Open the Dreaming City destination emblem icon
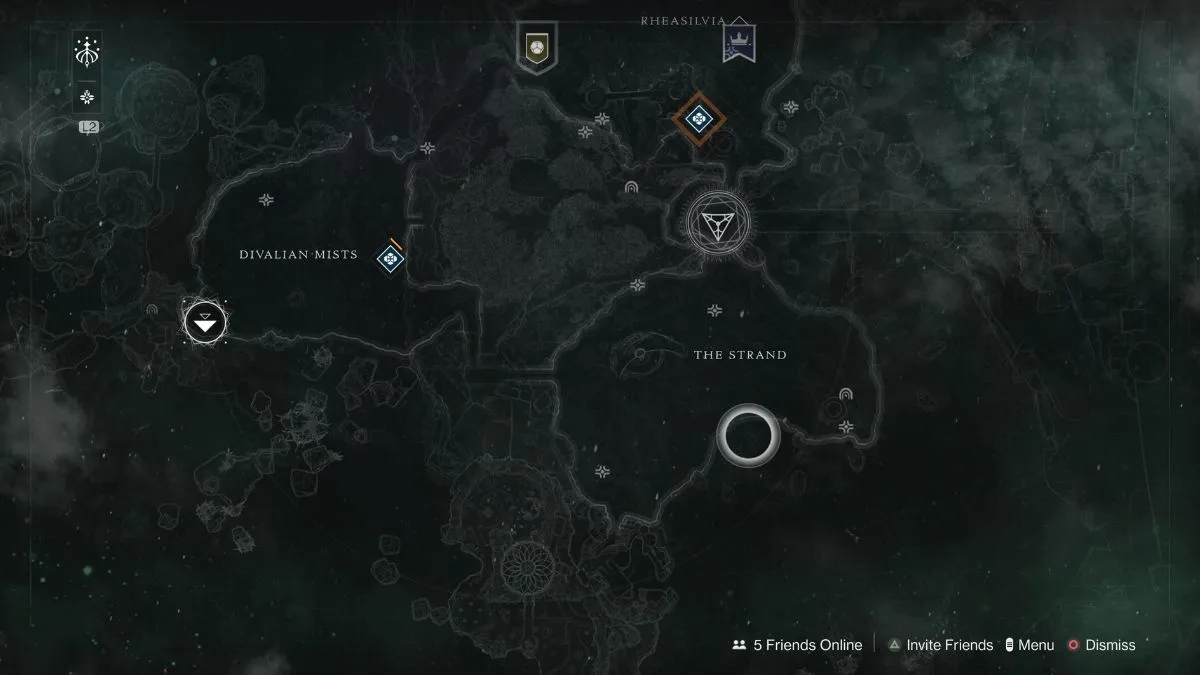This screenshot has height=675, width=1200. pos(88,51)
